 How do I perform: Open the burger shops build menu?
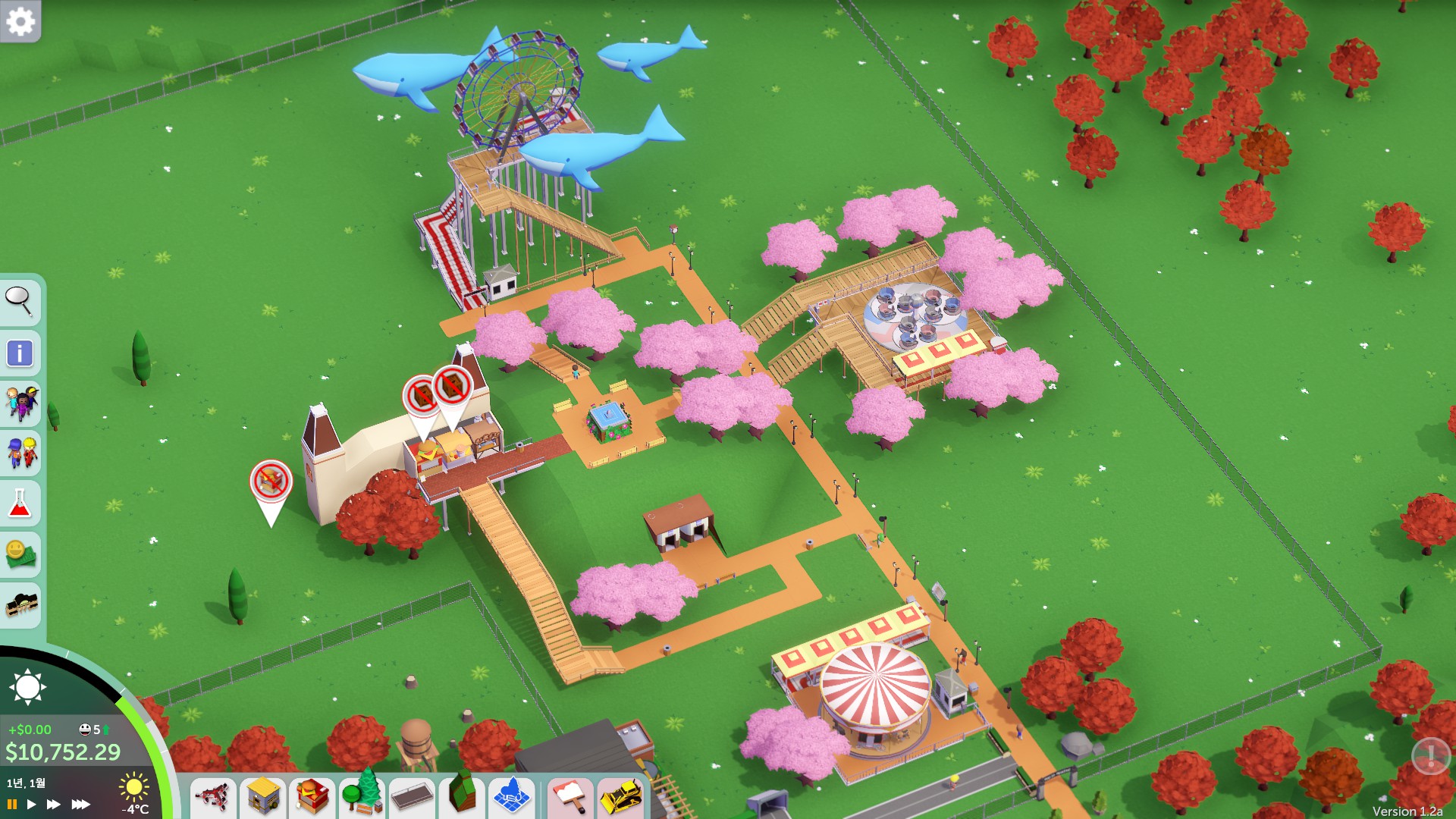[x=312, y=798]
